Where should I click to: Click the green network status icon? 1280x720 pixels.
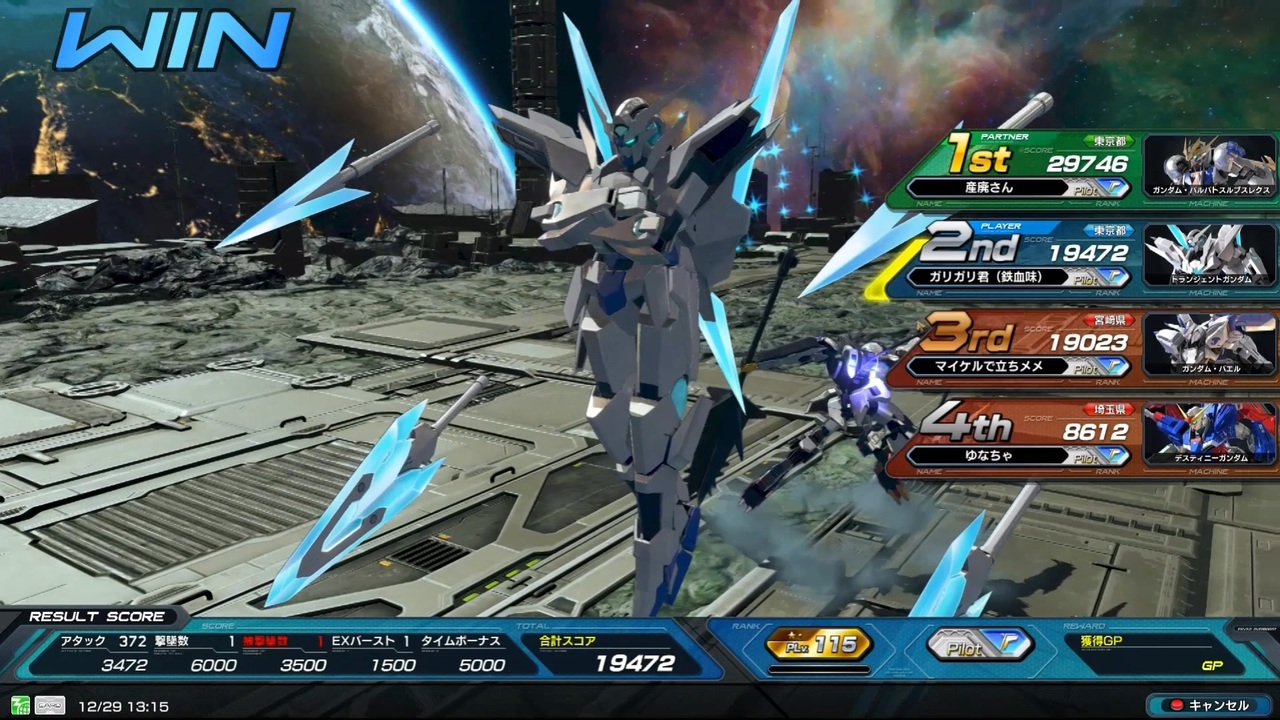click(21, 705)
